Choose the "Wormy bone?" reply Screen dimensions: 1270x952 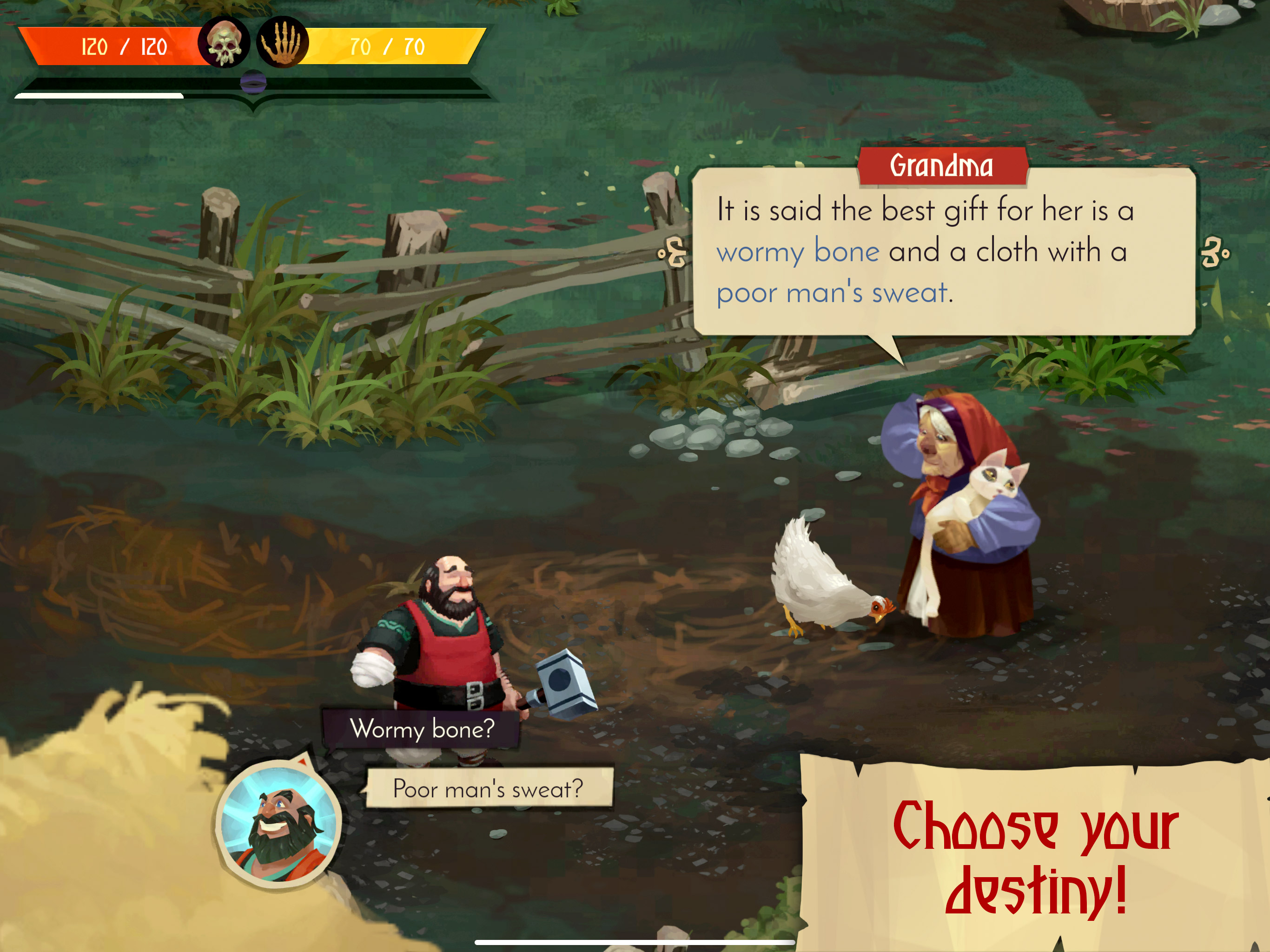[422, 729]
